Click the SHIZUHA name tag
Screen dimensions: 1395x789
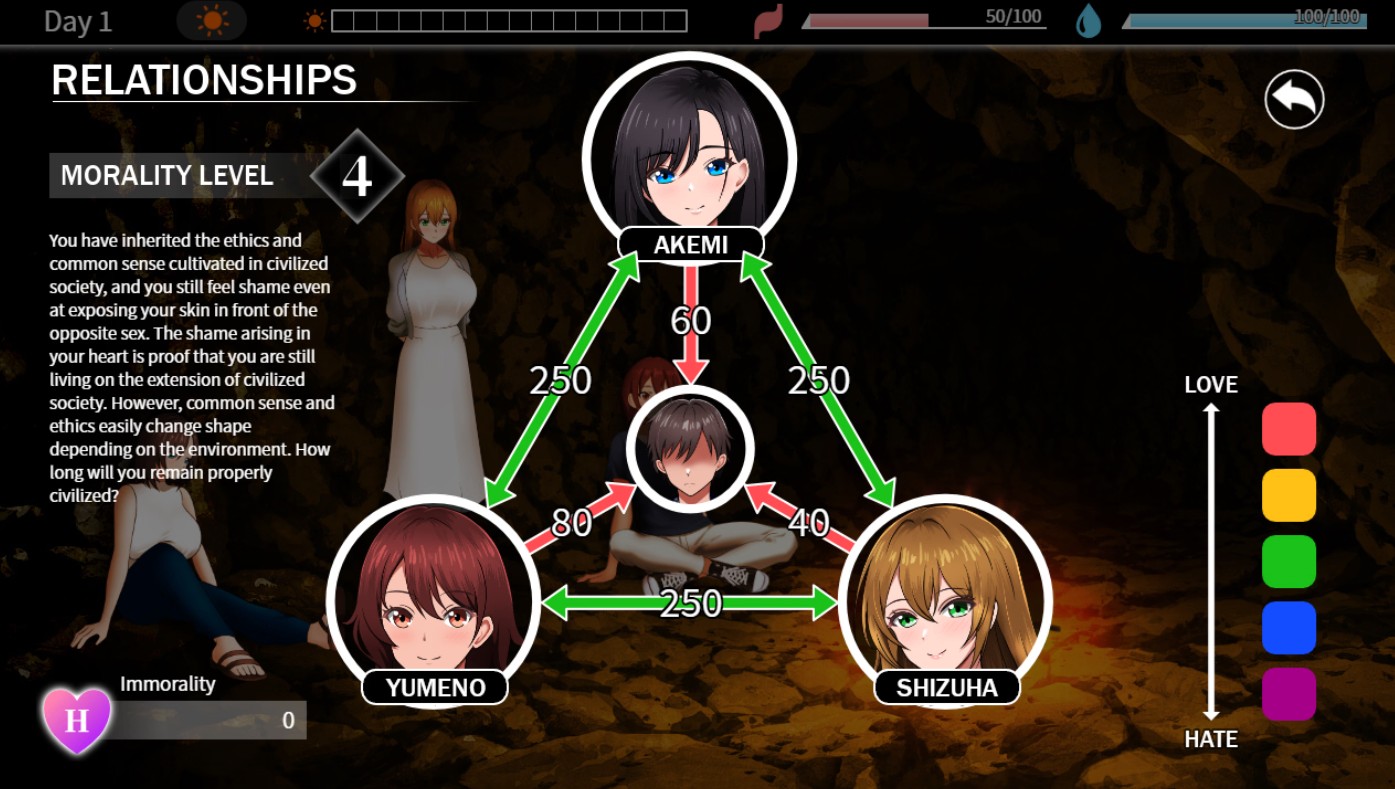click(946, 687)
